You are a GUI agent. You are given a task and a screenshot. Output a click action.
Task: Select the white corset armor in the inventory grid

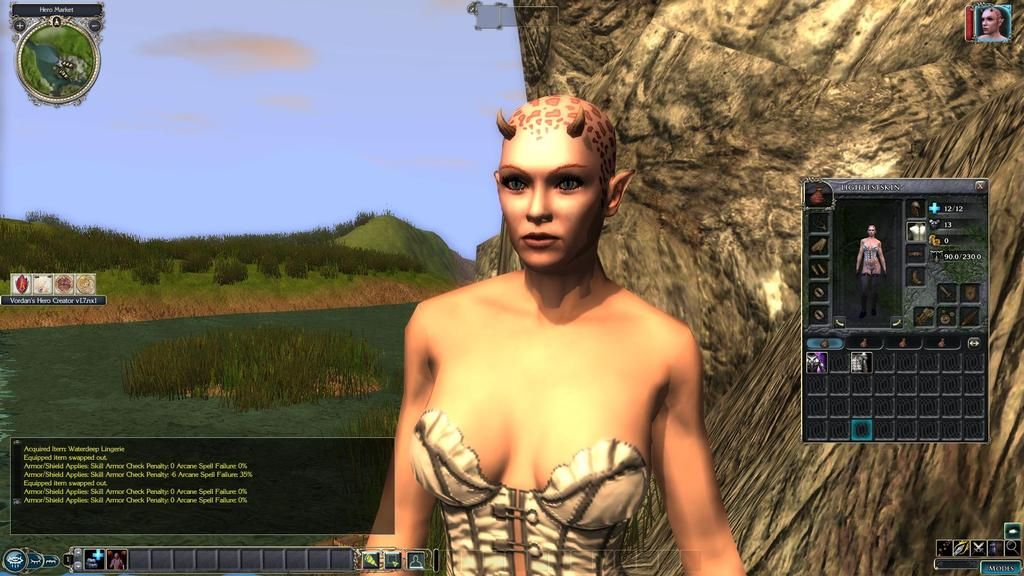click(861, 363)
